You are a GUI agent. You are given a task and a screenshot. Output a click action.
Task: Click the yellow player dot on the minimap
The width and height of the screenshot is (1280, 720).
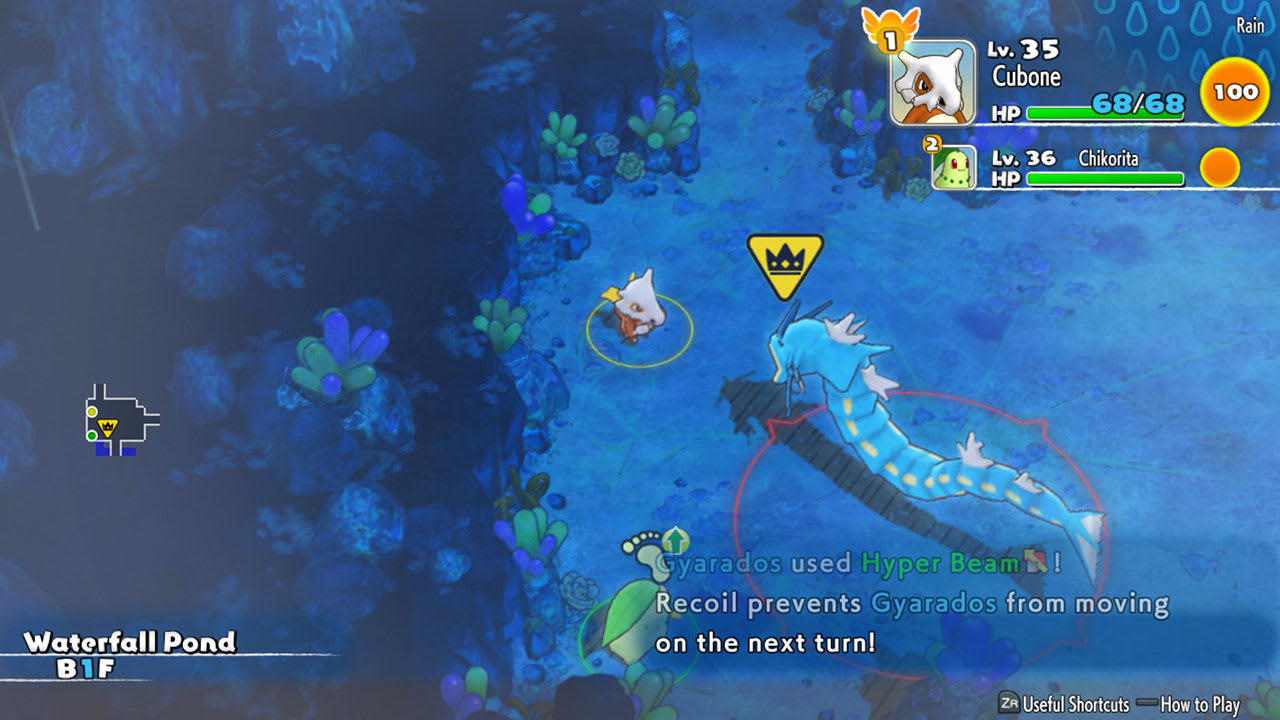pos(92,412)
